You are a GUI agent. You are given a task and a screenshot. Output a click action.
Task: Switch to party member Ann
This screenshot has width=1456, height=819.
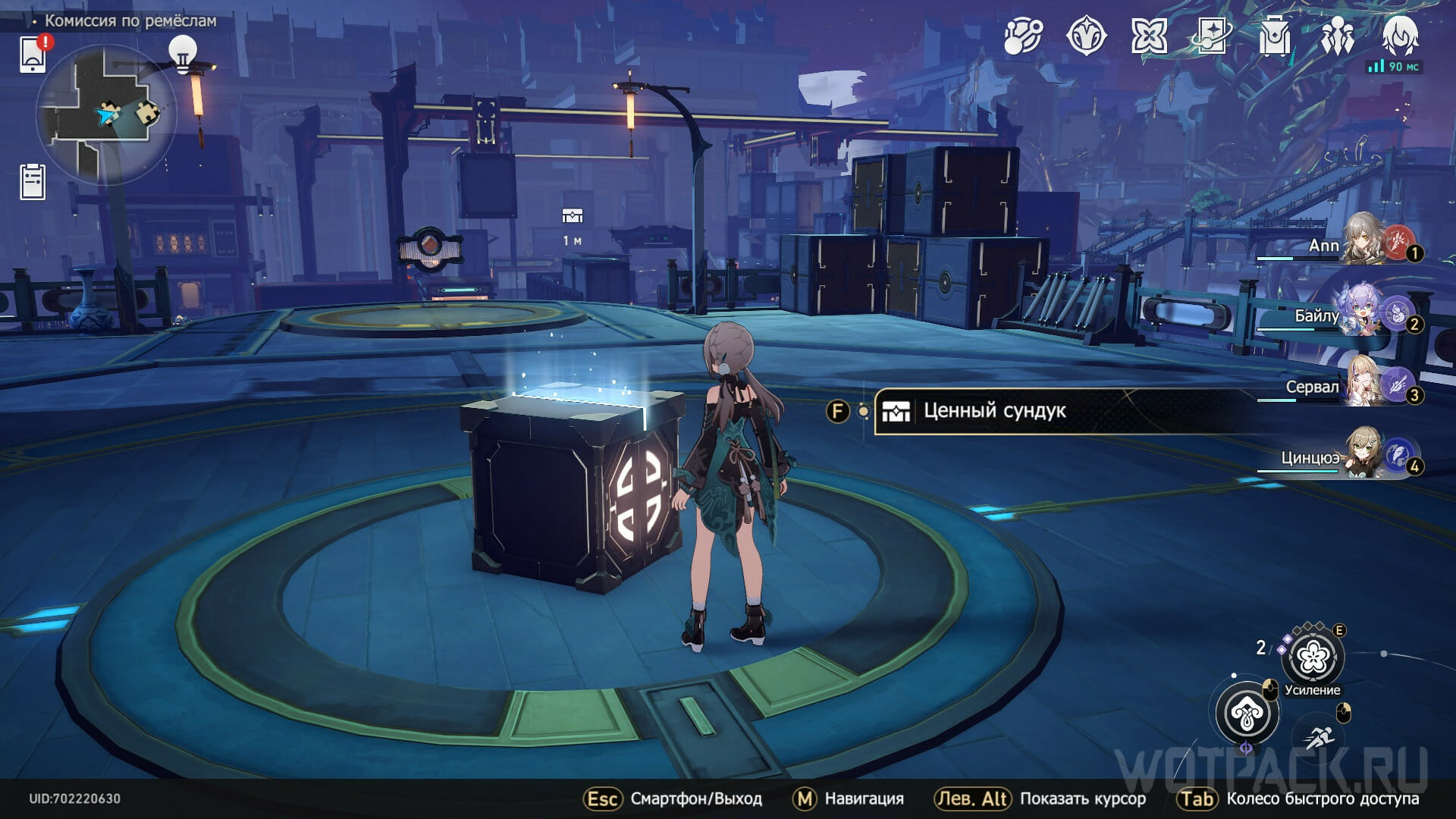[x=1365, y=241]
